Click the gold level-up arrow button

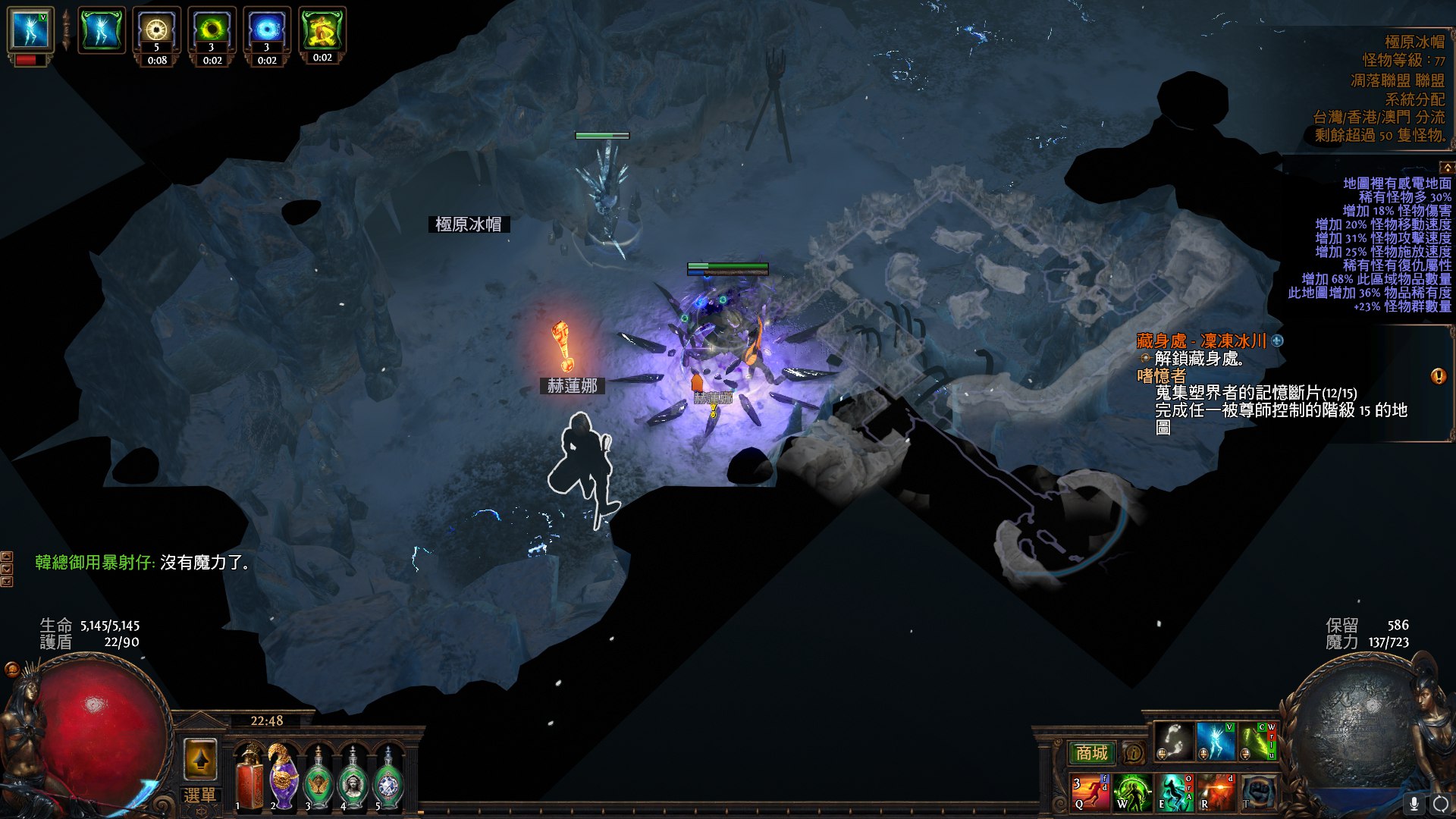click(x=200, y=759)
